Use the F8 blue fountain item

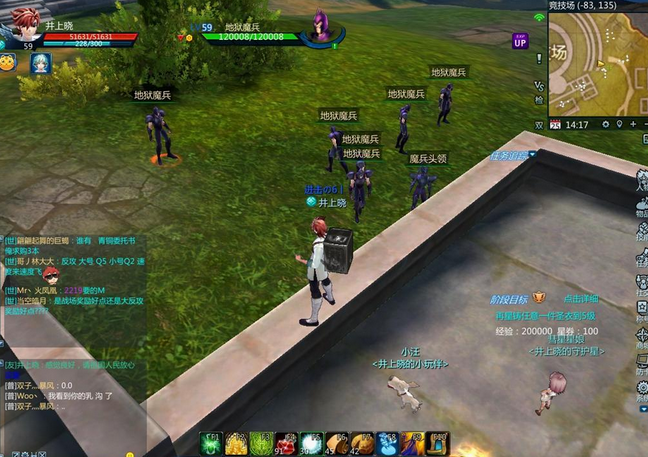point(387,443)
